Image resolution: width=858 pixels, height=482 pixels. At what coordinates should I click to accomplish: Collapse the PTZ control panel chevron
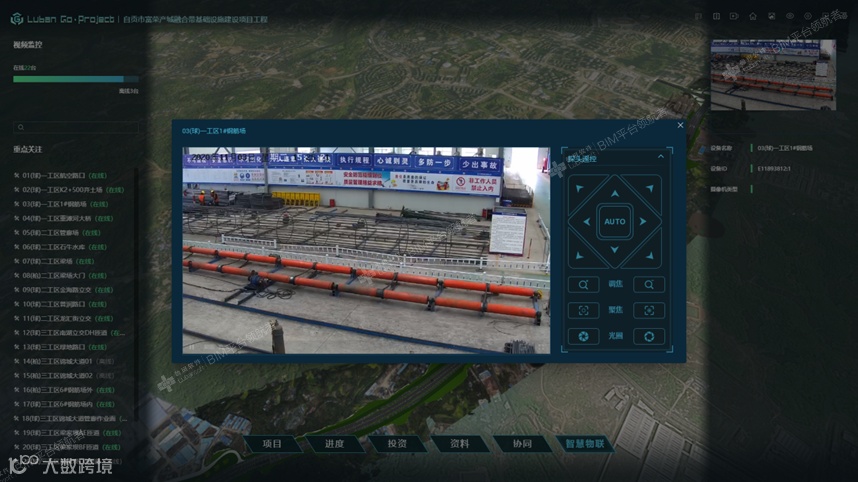click(660, 157)
